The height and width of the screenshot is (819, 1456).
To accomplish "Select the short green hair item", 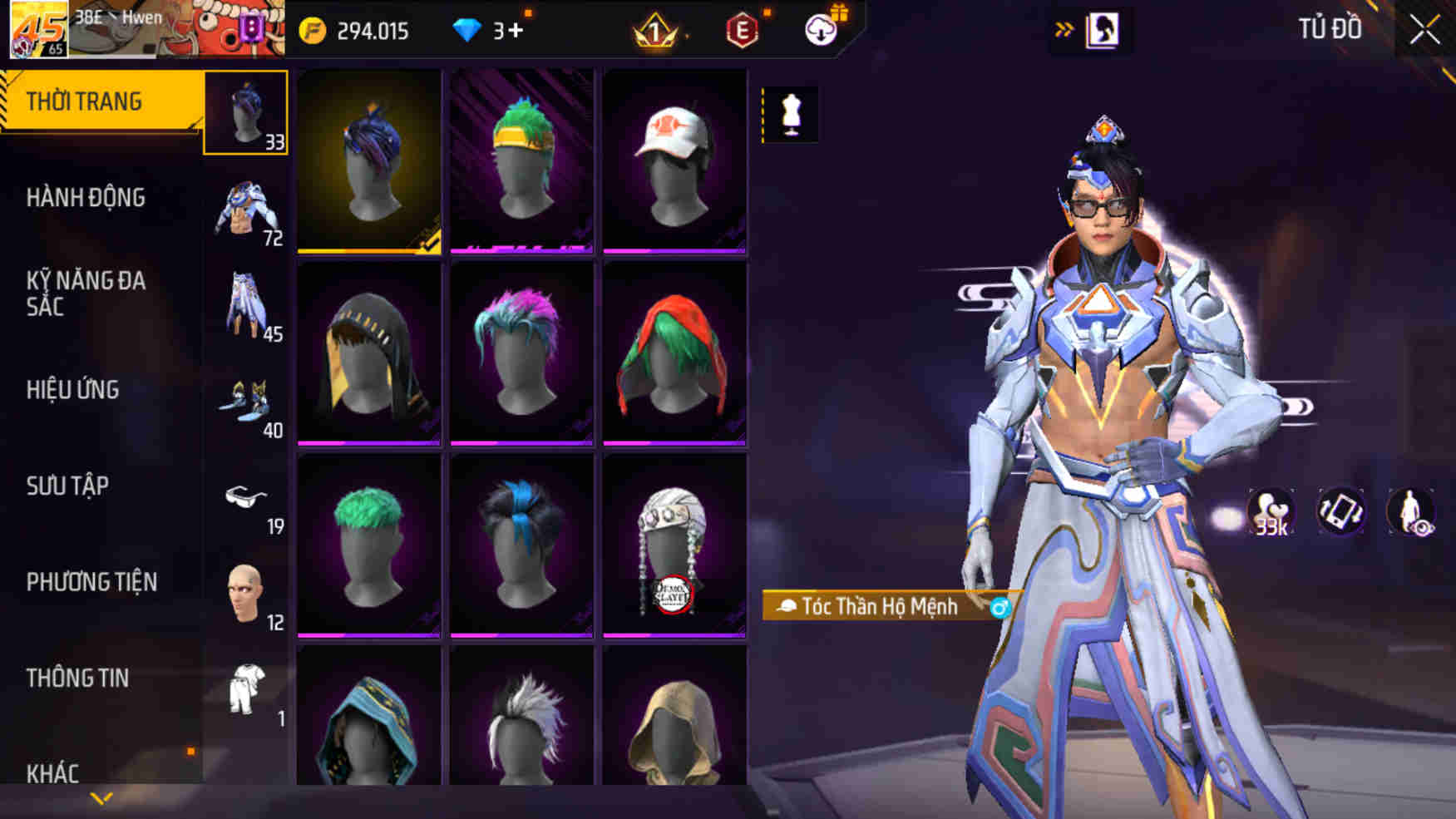I will pos(368,545).
